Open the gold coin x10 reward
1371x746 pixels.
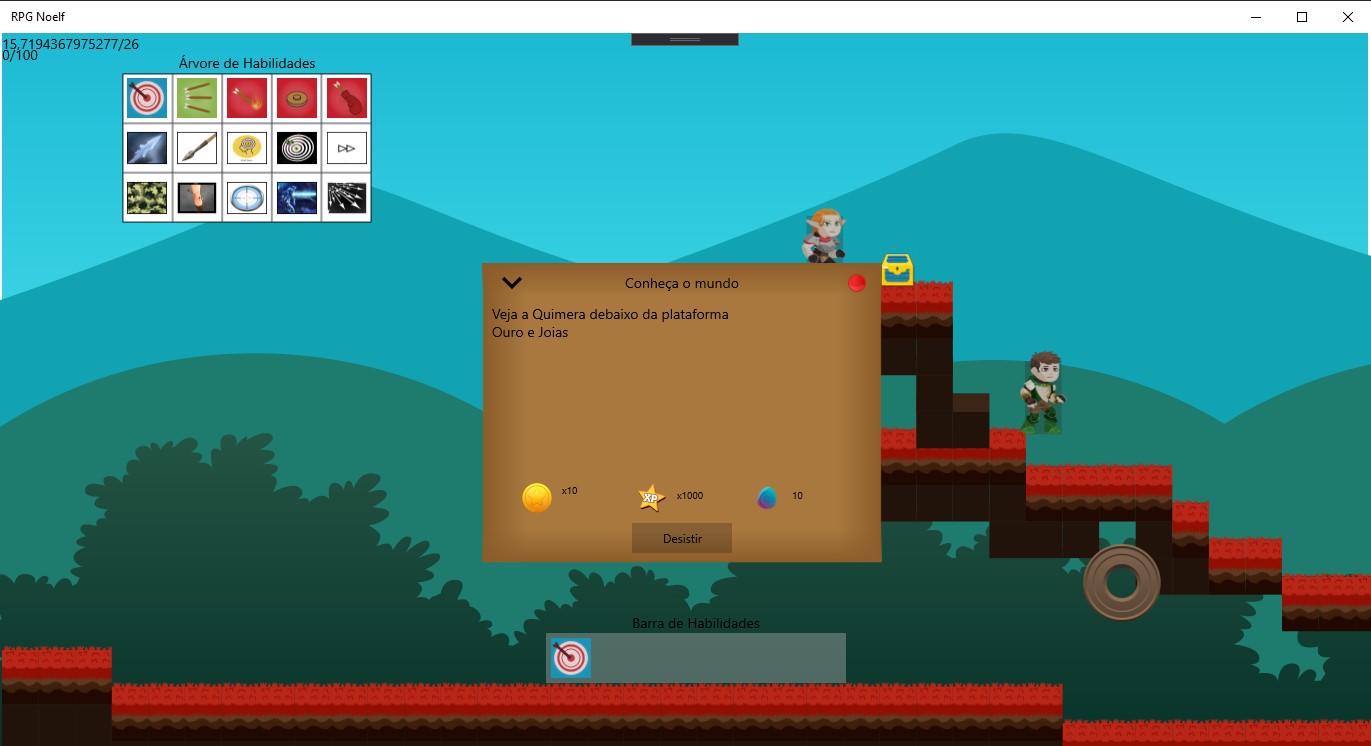(536, 496)
